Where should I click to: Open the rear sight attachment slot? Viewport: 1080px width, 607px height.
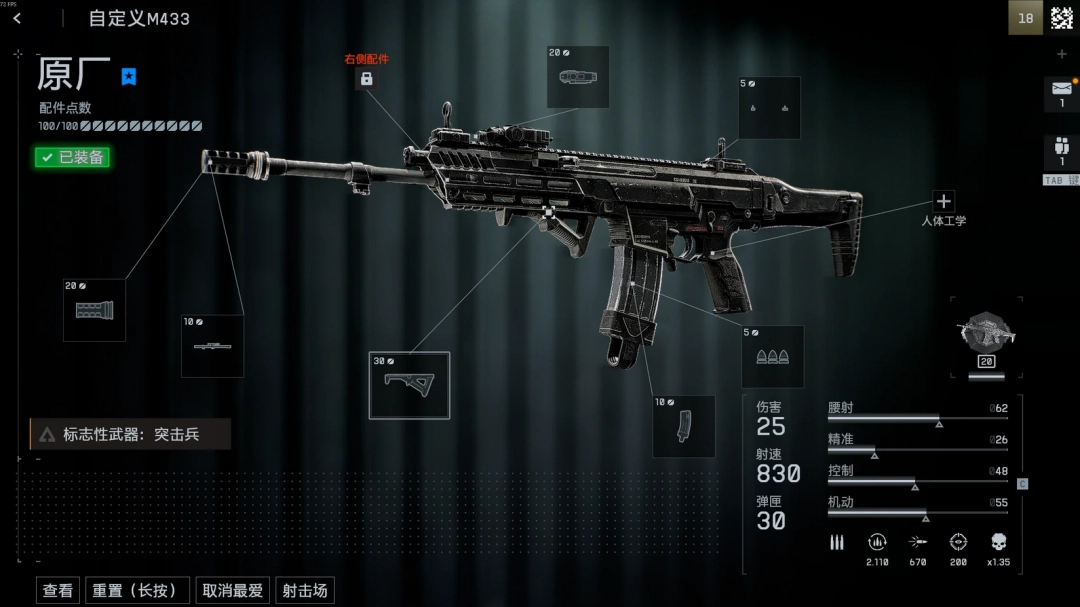coord(769,107)
